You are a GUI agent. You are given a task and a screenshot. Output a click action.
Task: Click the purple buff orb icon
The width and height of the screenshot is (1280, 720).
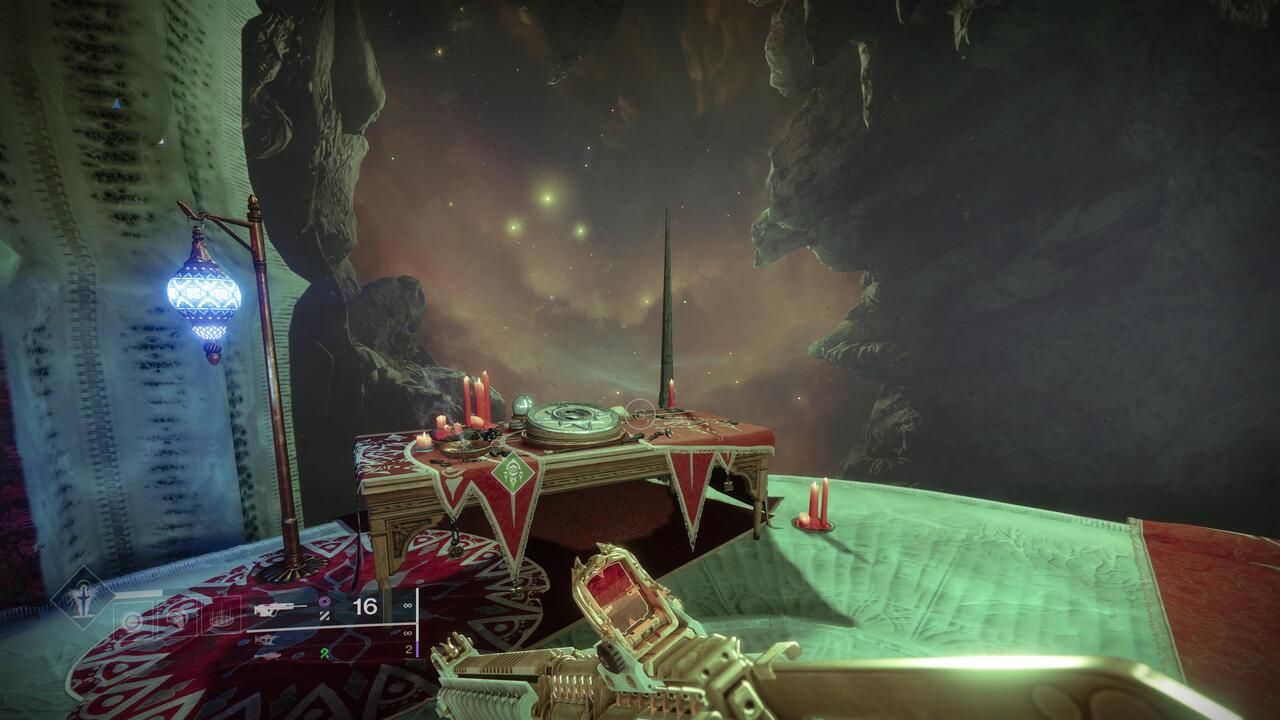(x=324, y=602)
